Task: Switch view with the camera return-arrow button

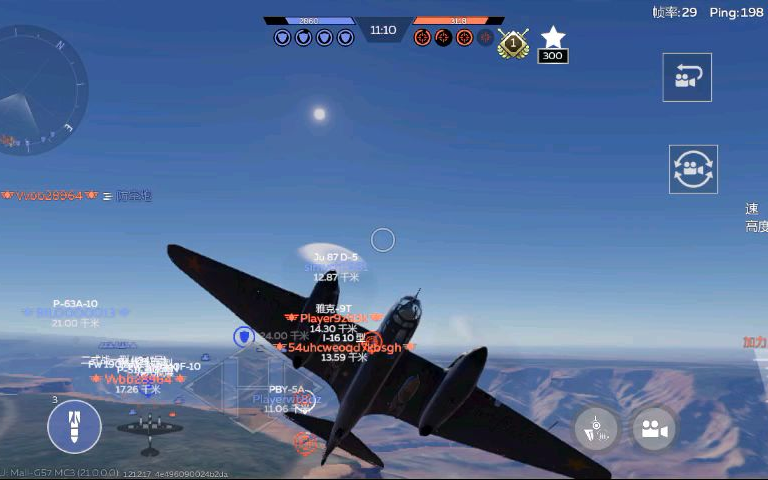Action: pyautogui.click(x=687, y=78)
